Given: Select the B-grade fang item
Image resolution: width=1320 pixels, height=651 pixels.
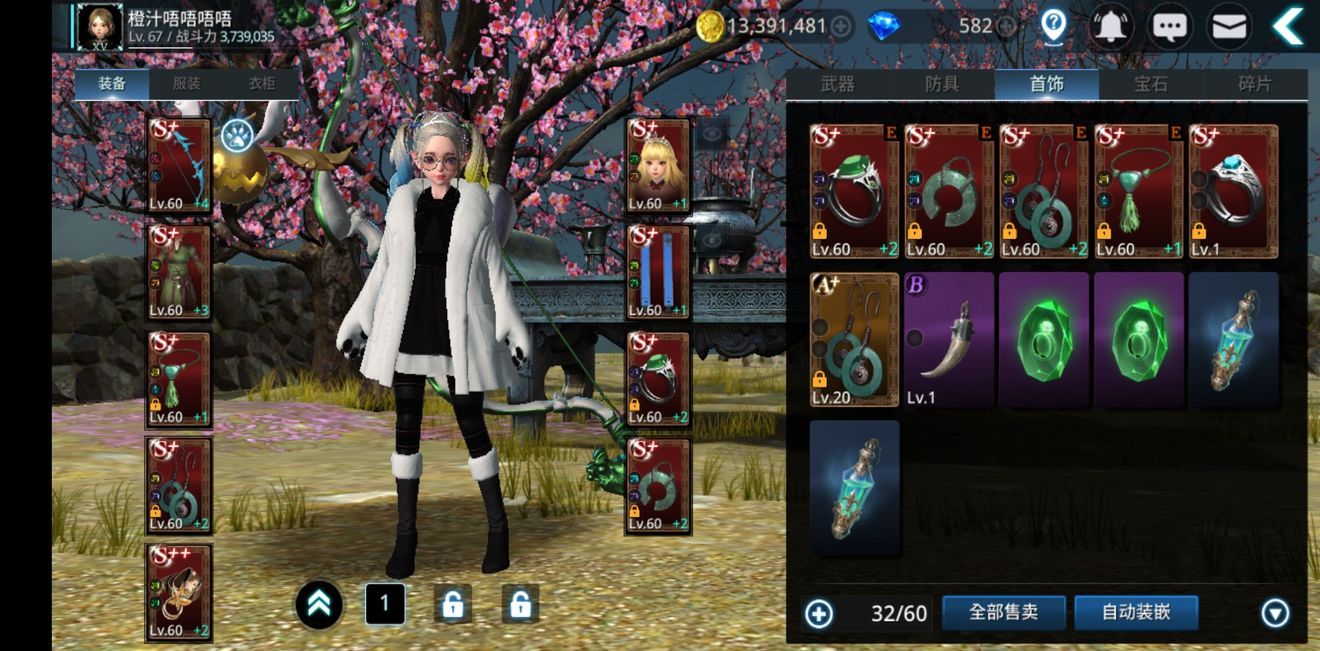Looking at the screenshot, I should tap(949, 339).
